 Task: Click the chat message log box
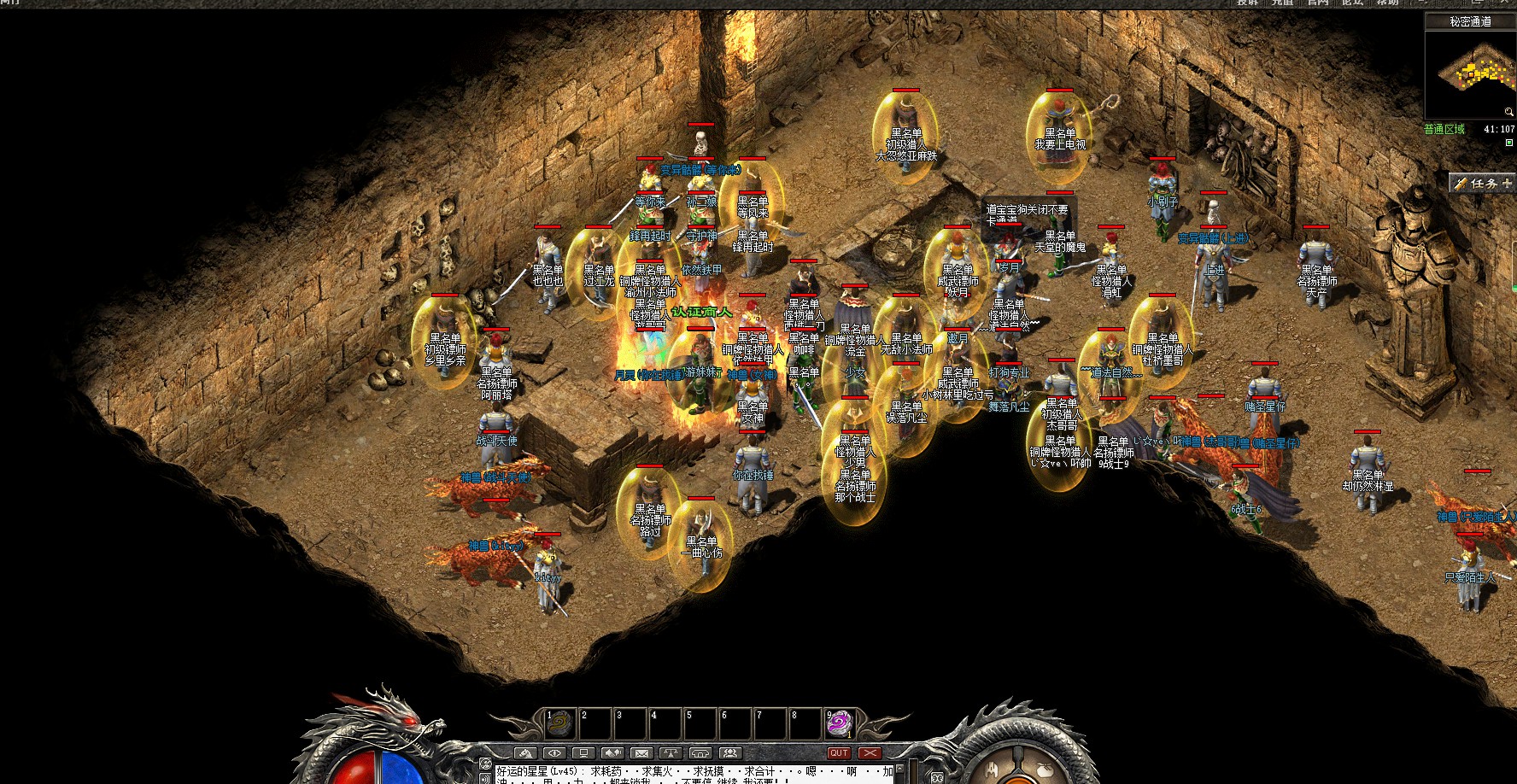[694, 774]
